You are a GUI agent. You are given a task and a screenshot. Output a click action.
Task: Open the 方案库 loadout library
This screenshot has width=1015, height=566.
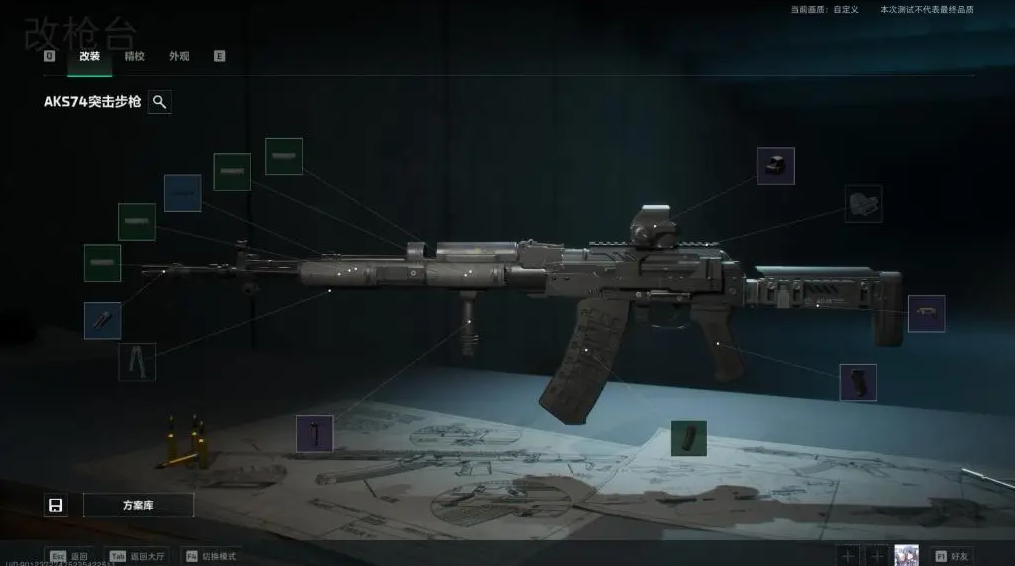coord(138,505)
